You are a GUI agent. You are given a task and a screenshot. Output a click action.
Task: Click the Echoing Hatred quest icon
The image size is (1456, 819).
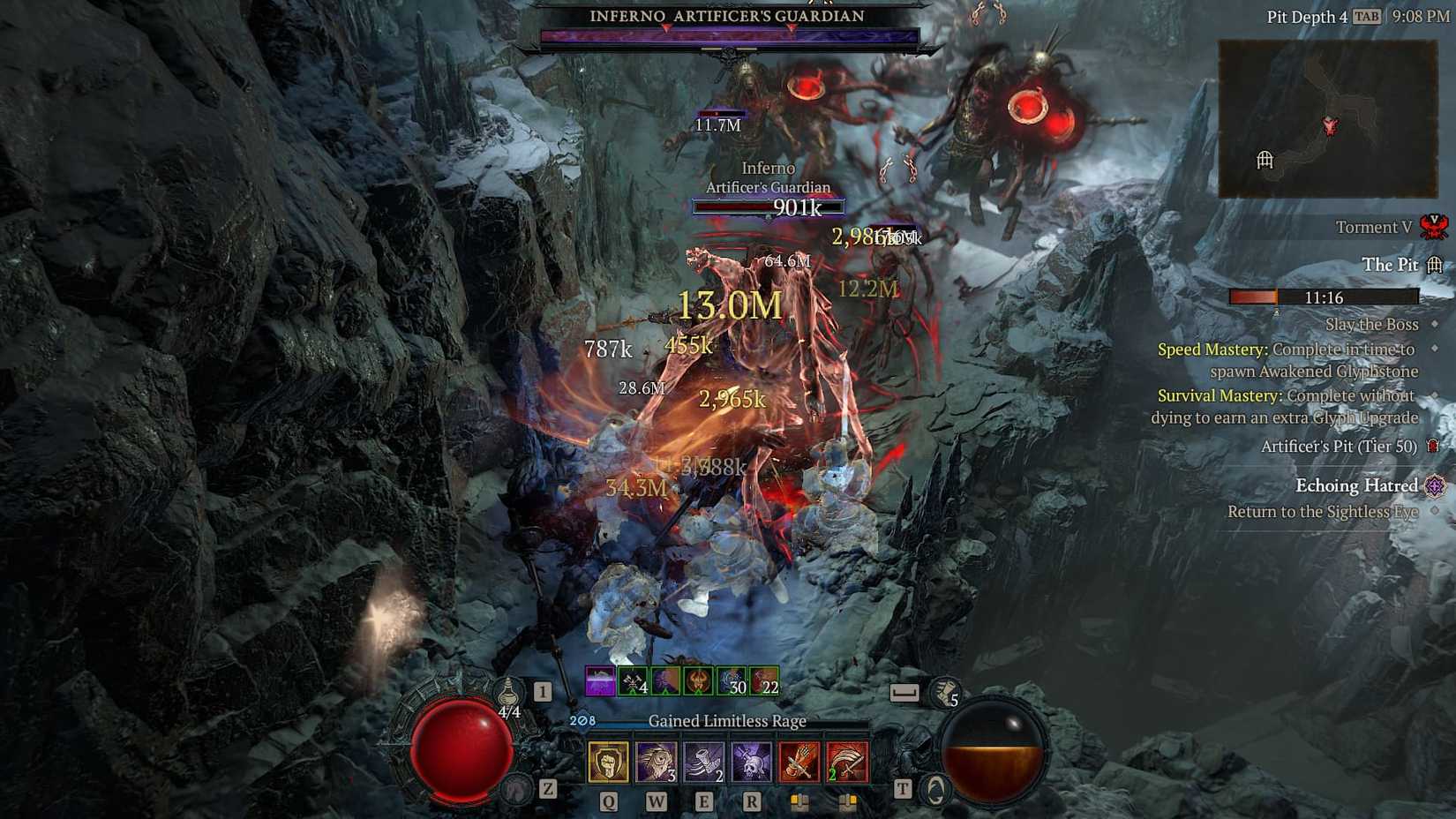tap(1436, 485)
